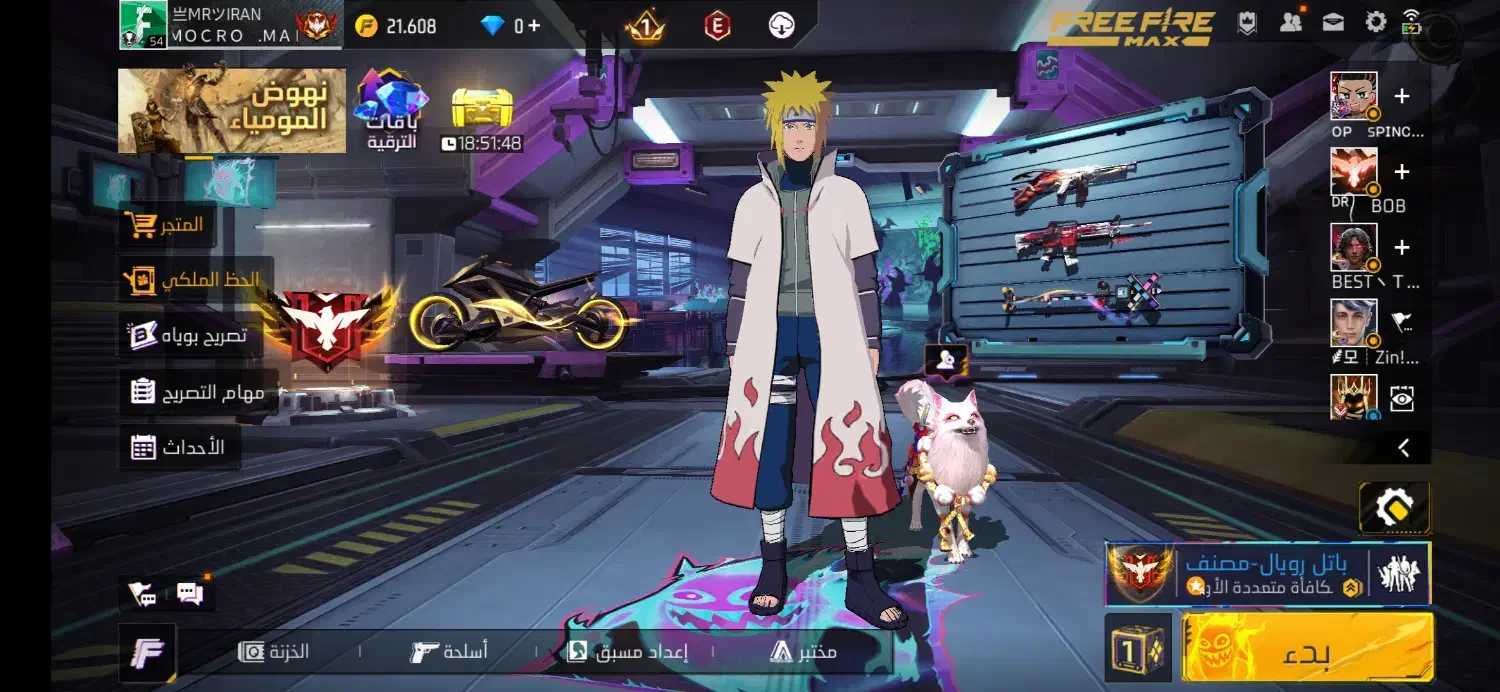Open the Events (الأحداث) menu

pos(178,447)
